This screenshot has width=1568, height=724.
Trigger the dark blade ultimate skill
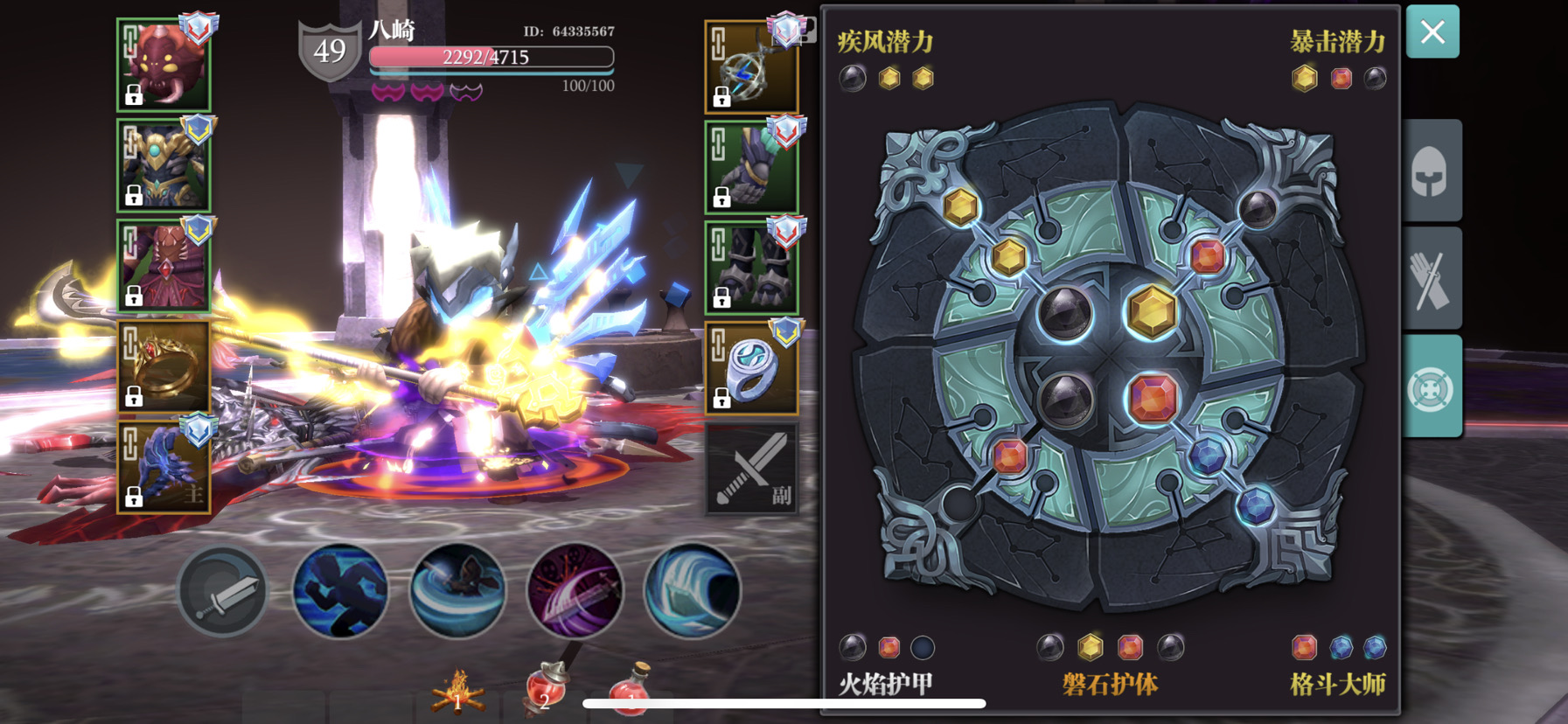click(575, 593)
